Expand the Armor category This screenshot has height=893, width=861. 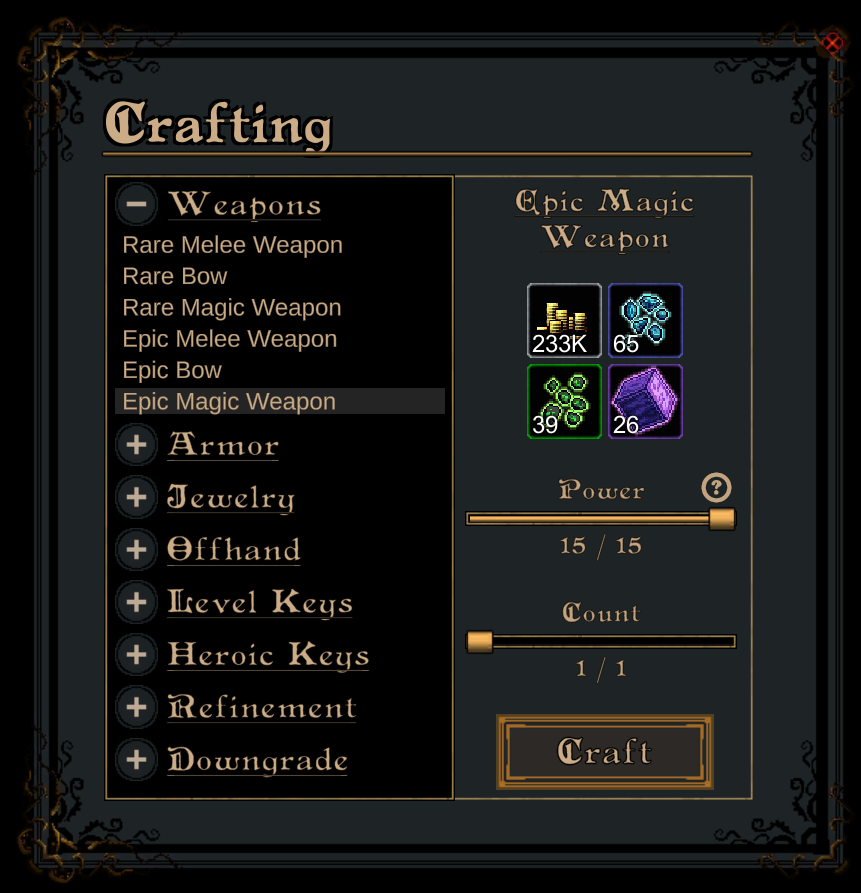pyautogui.click(x=137, y=445)
